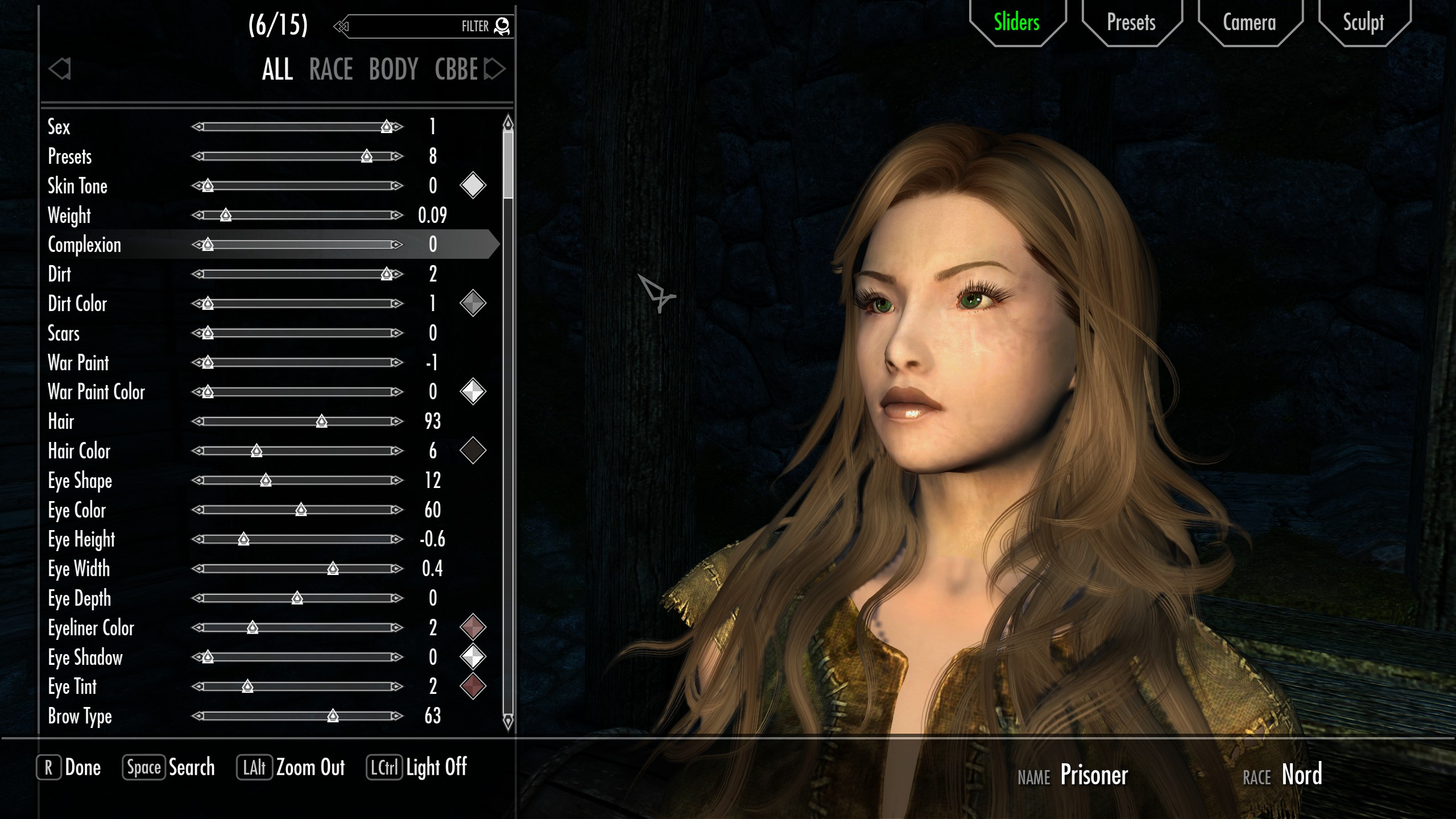Viewport: 1456px width, 819px height.
Task: Open the Hair Color swatch
Action: tap(473, 450)
